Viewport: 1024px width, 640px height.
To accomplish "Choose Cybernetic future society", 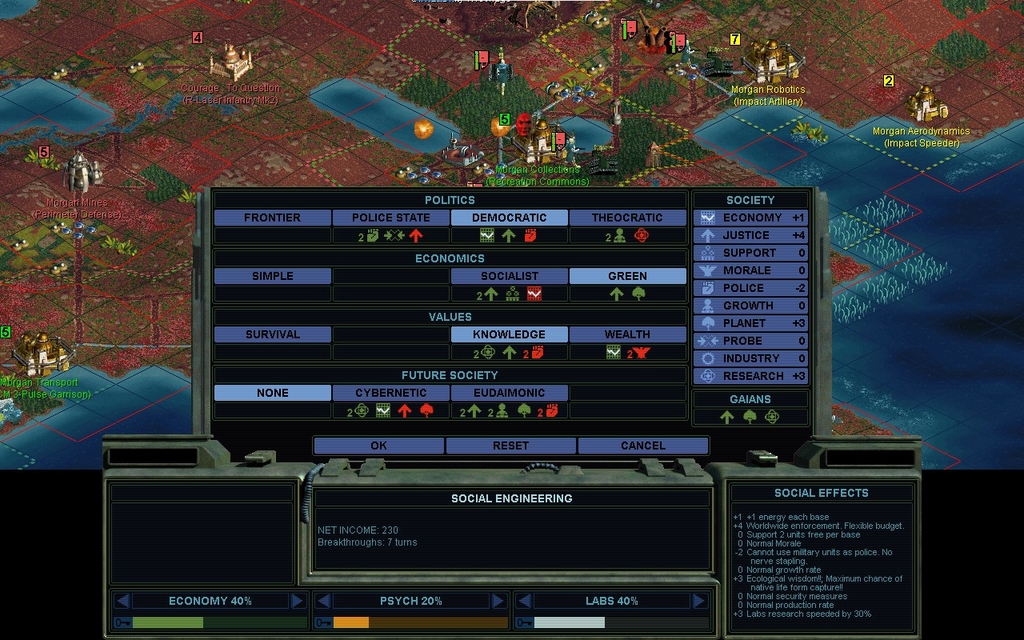I will coord(390,393).
